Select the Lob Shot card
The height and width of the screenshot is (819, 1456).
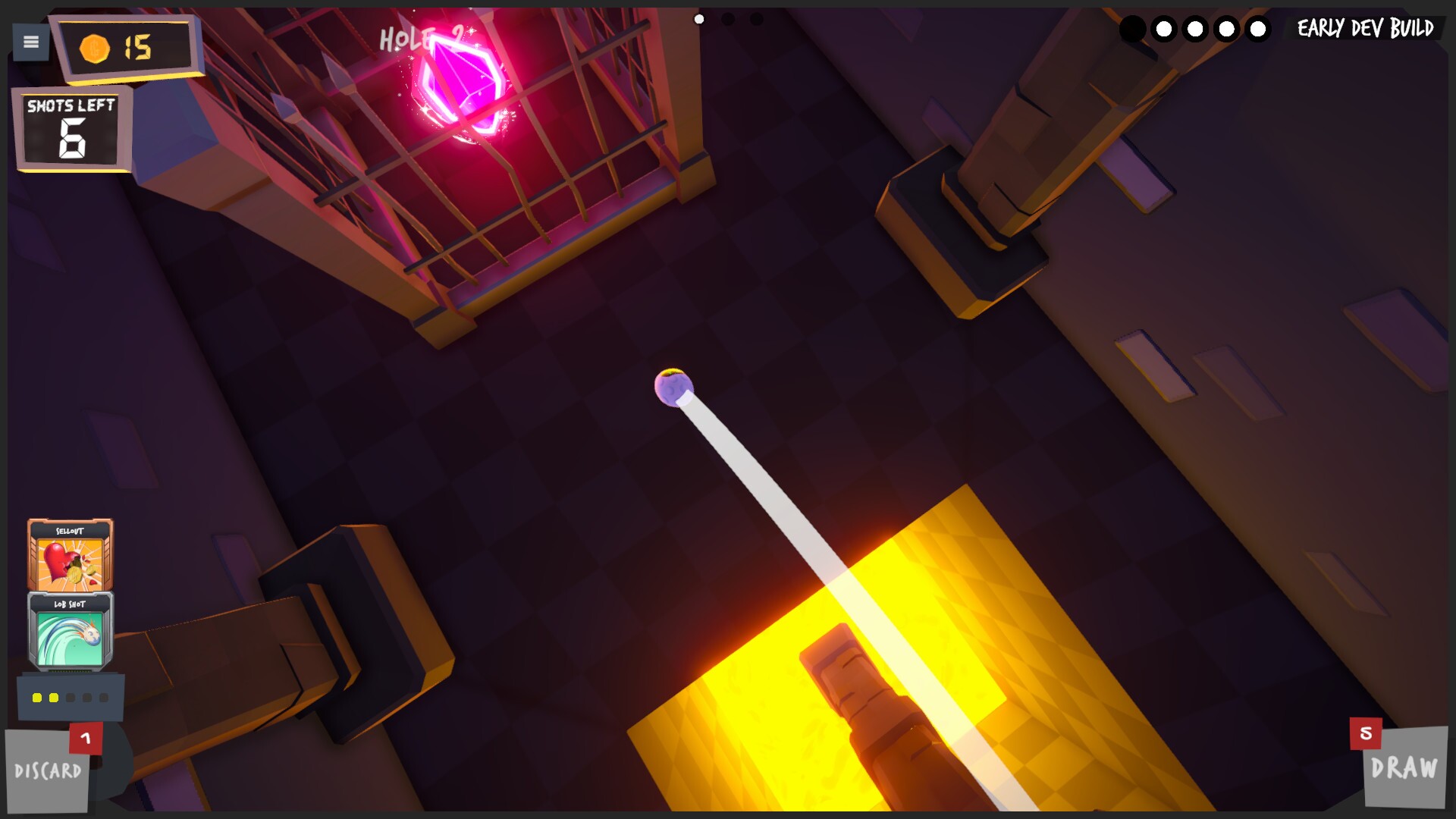click(x=68, y=629)
